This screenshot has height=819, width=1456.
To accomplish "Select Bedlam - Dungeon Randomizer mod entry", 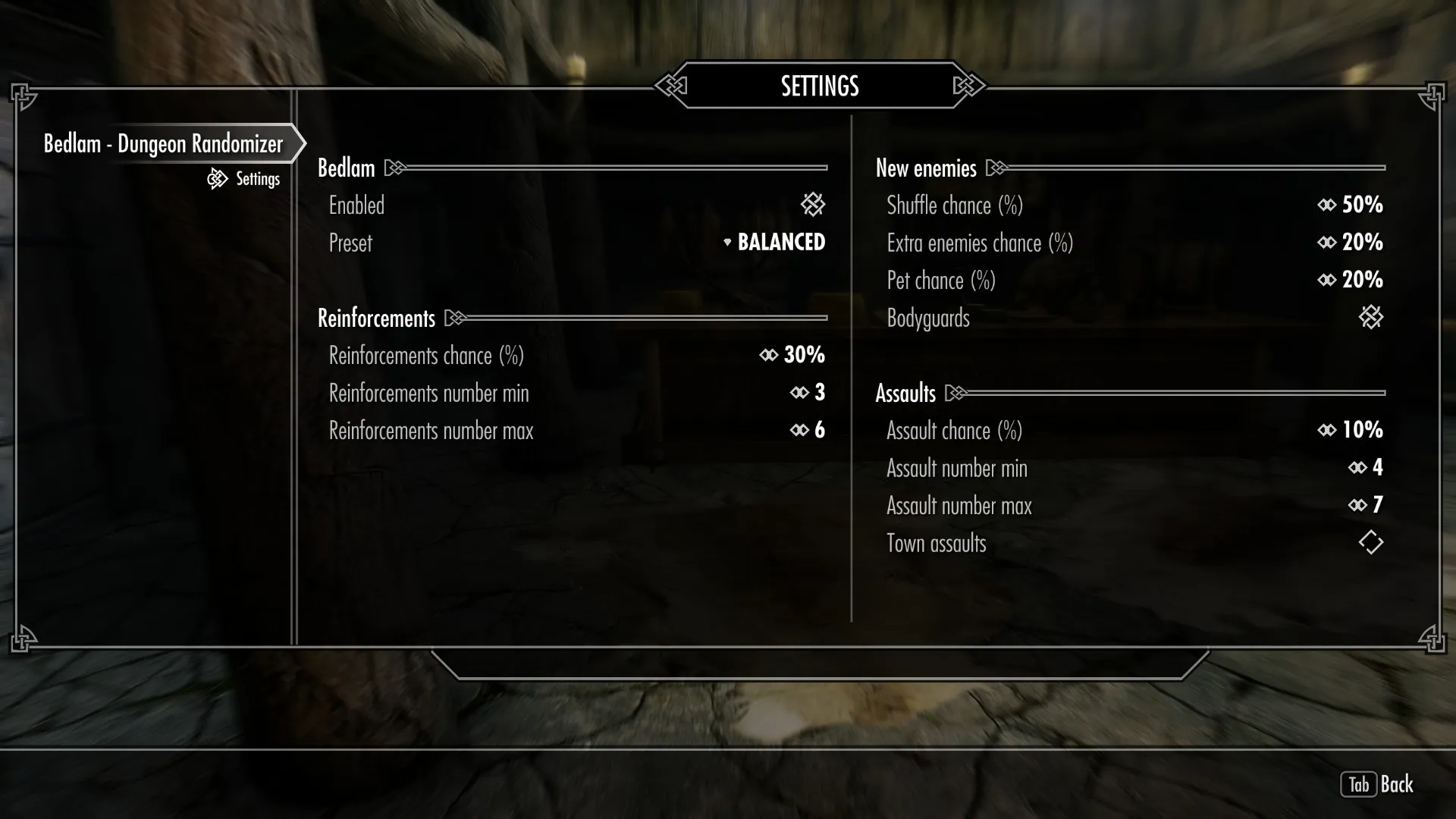I will (163, 143).
